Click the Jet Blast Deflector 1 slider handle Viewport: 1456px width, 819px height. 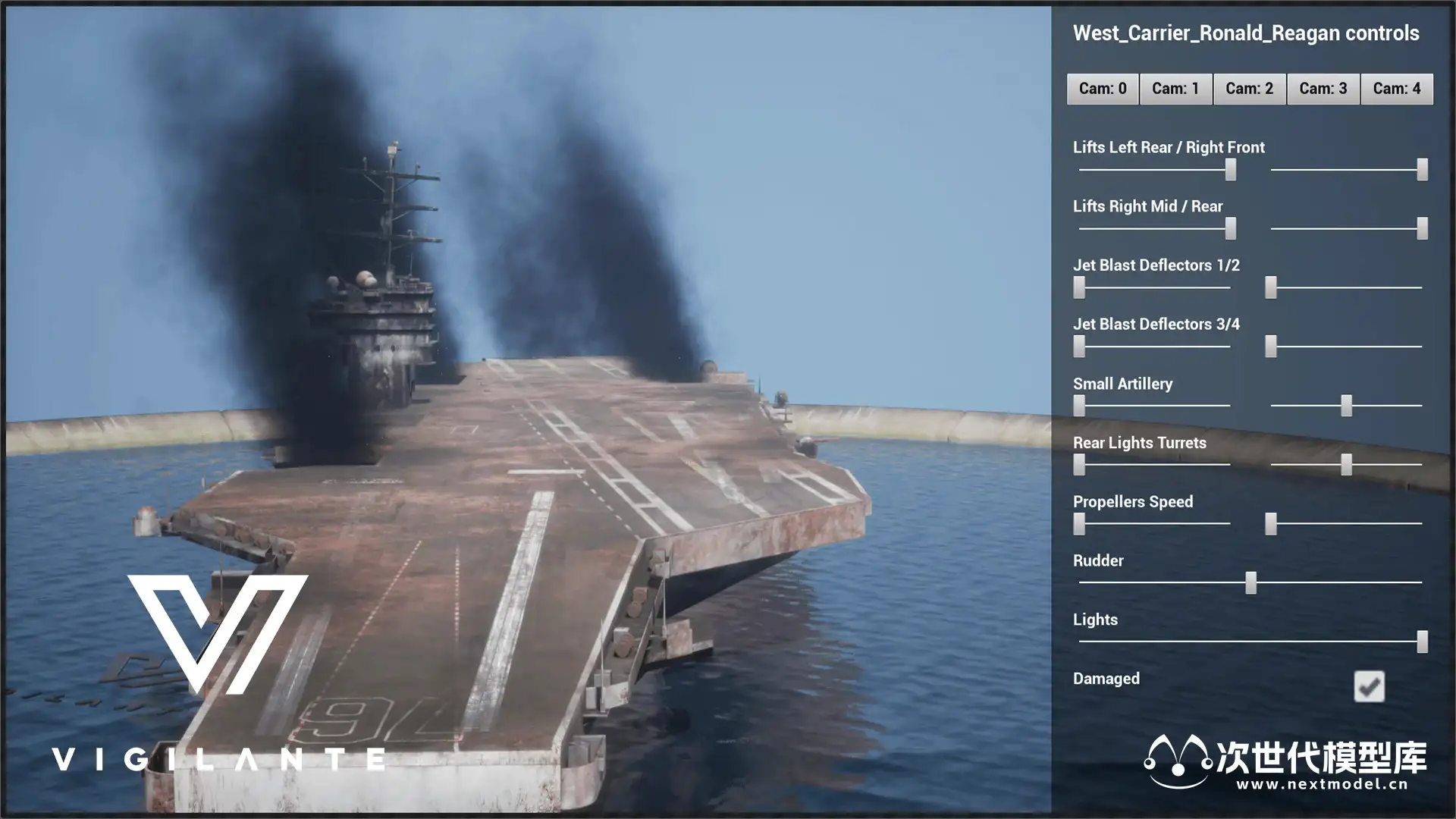coord(1079,287)
